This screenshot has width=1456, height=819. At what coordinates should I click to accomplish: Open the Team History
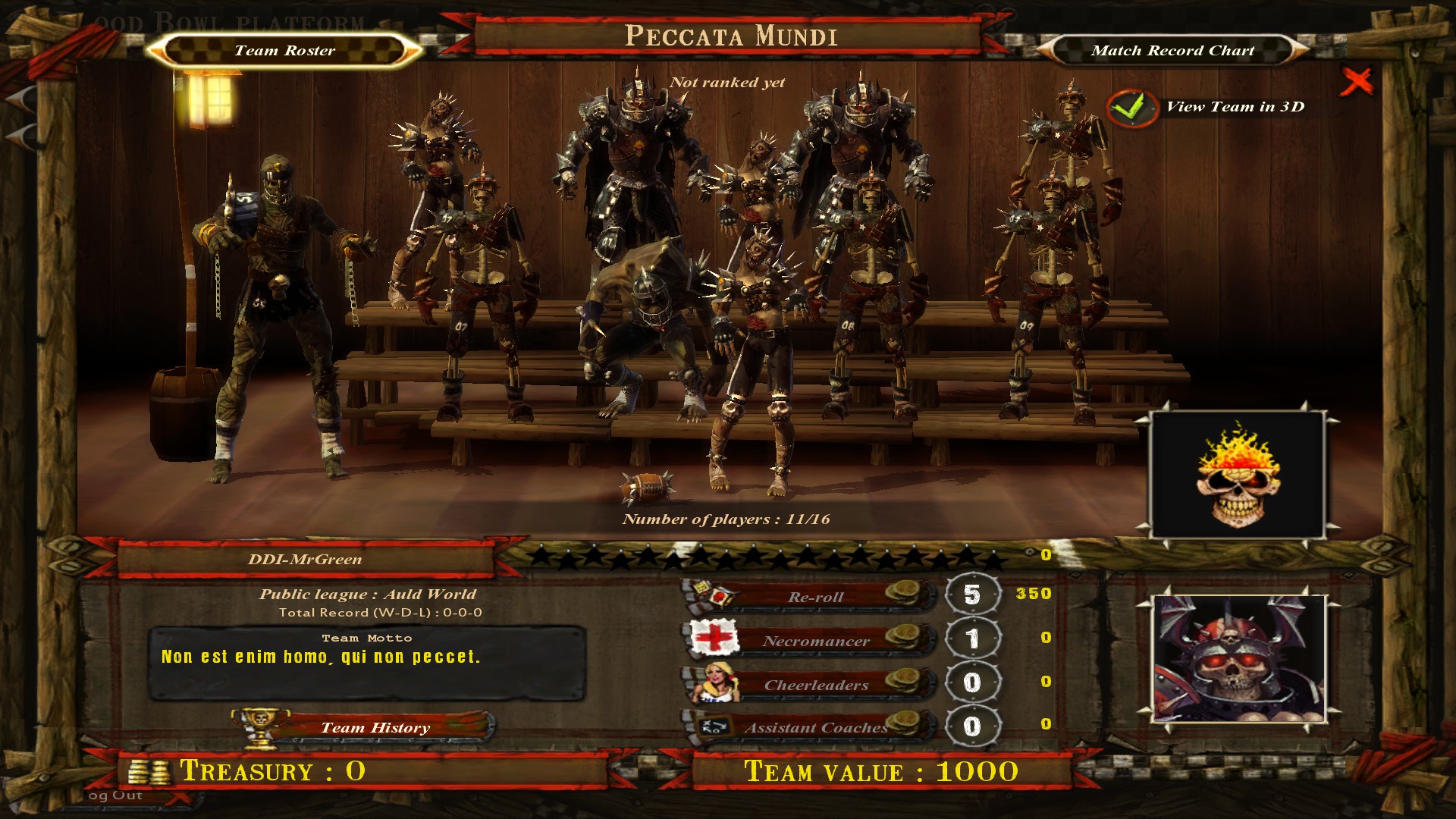tap(375, 728)
